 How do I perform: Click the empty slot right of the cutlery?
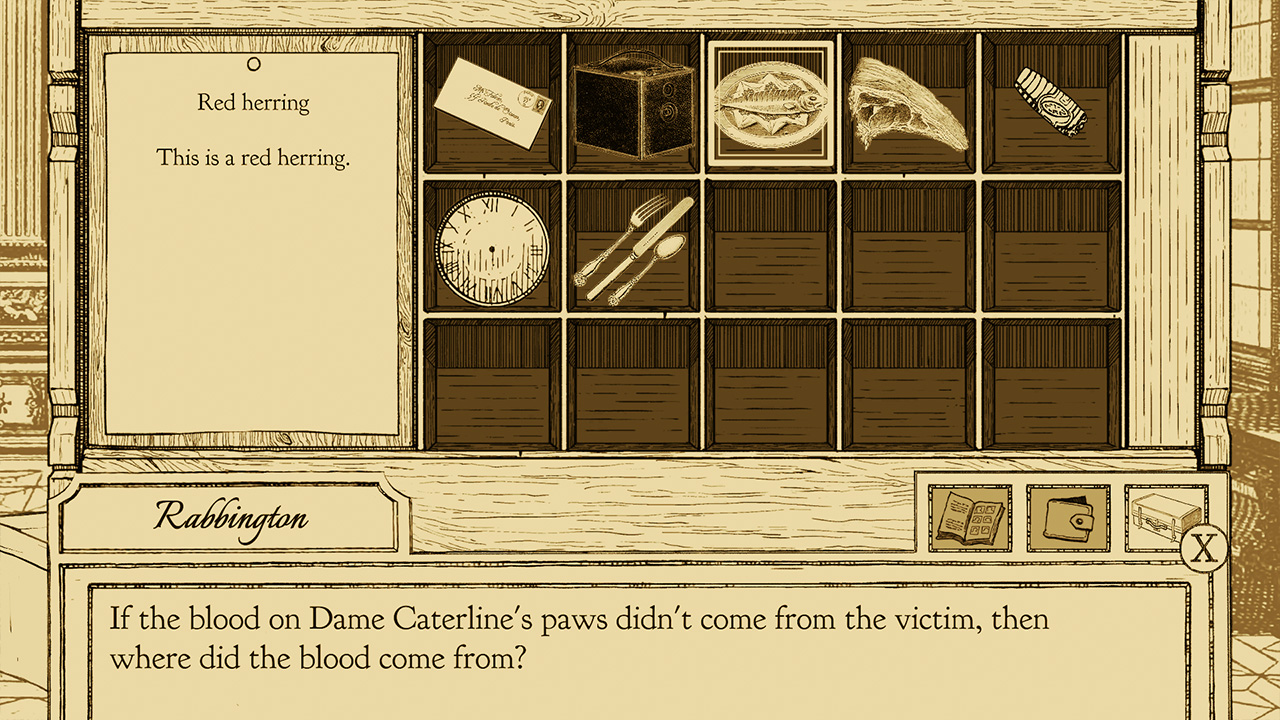pos(771,245)
